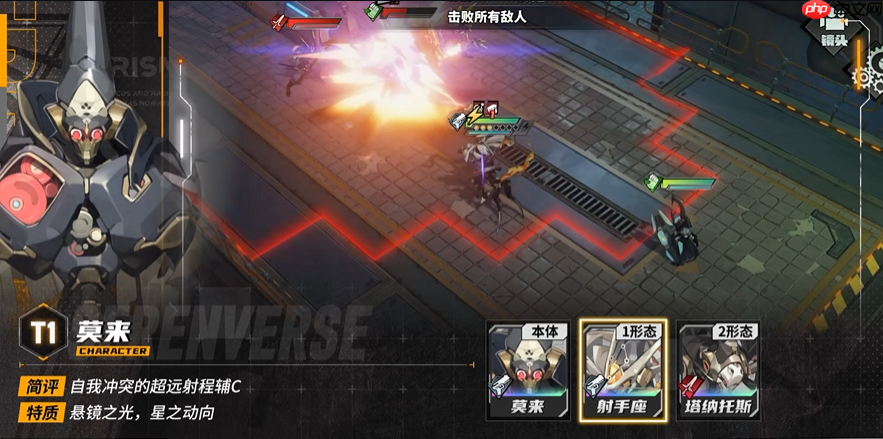Screen dimensions: 883x439
Task: Choose the 射手座 first form card
Action: click(624, 371)
